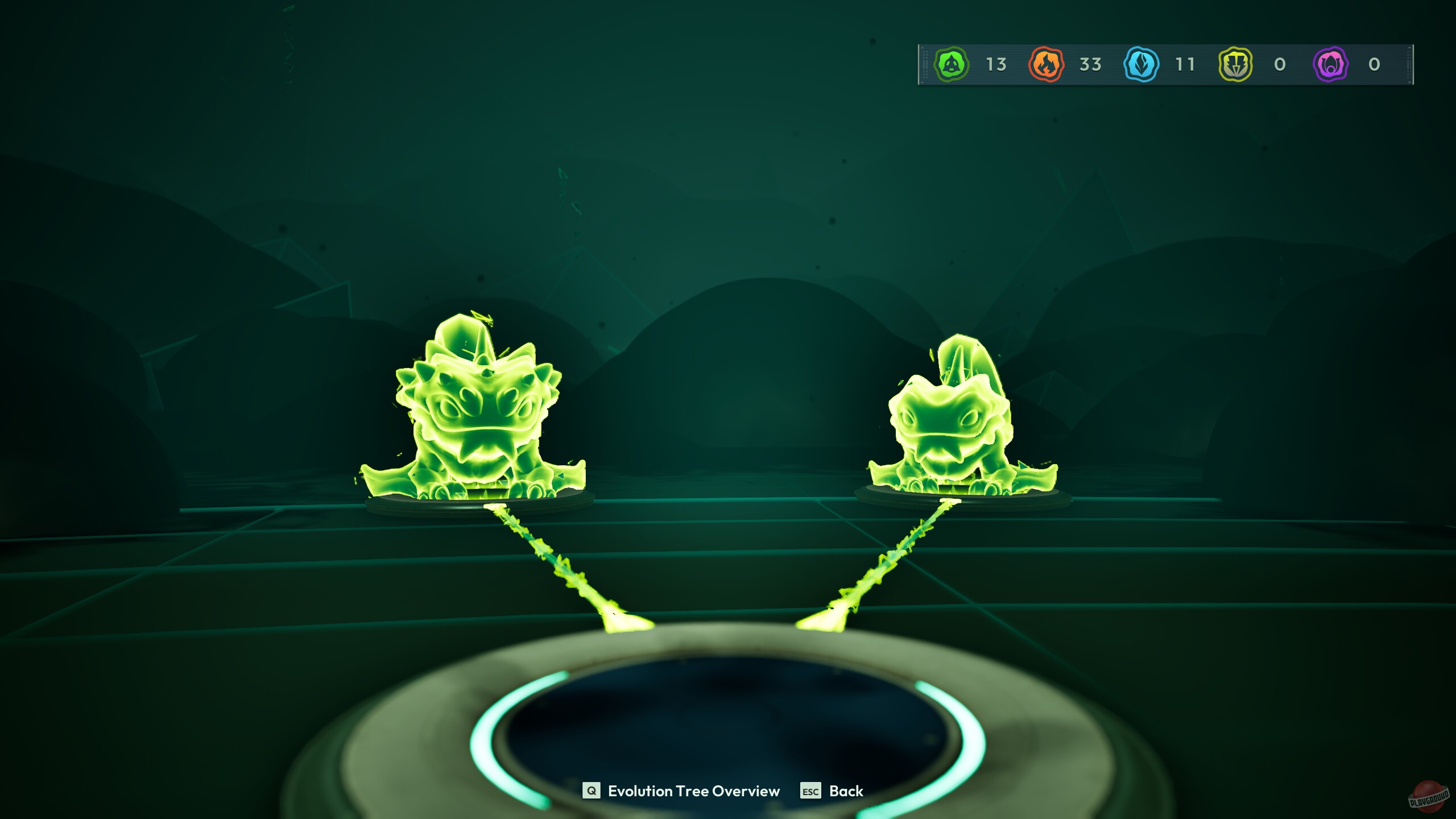This screenshot has height=819, width=1456.
Task: Click the ESC key prompt icon
Action: tap(811, 791)
